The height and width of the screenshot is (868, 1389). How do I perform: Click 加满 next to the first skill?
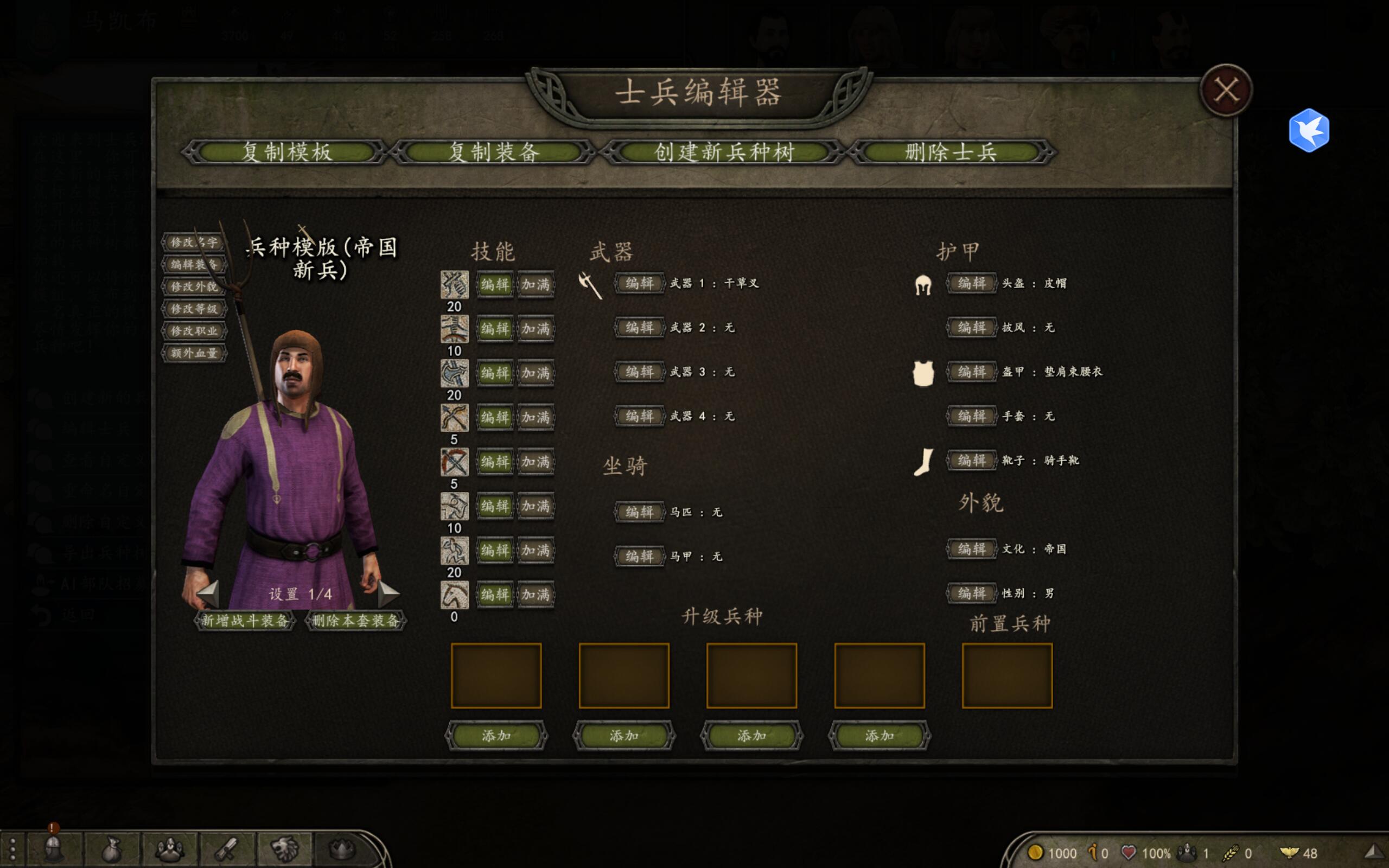[x=536, y=285]
